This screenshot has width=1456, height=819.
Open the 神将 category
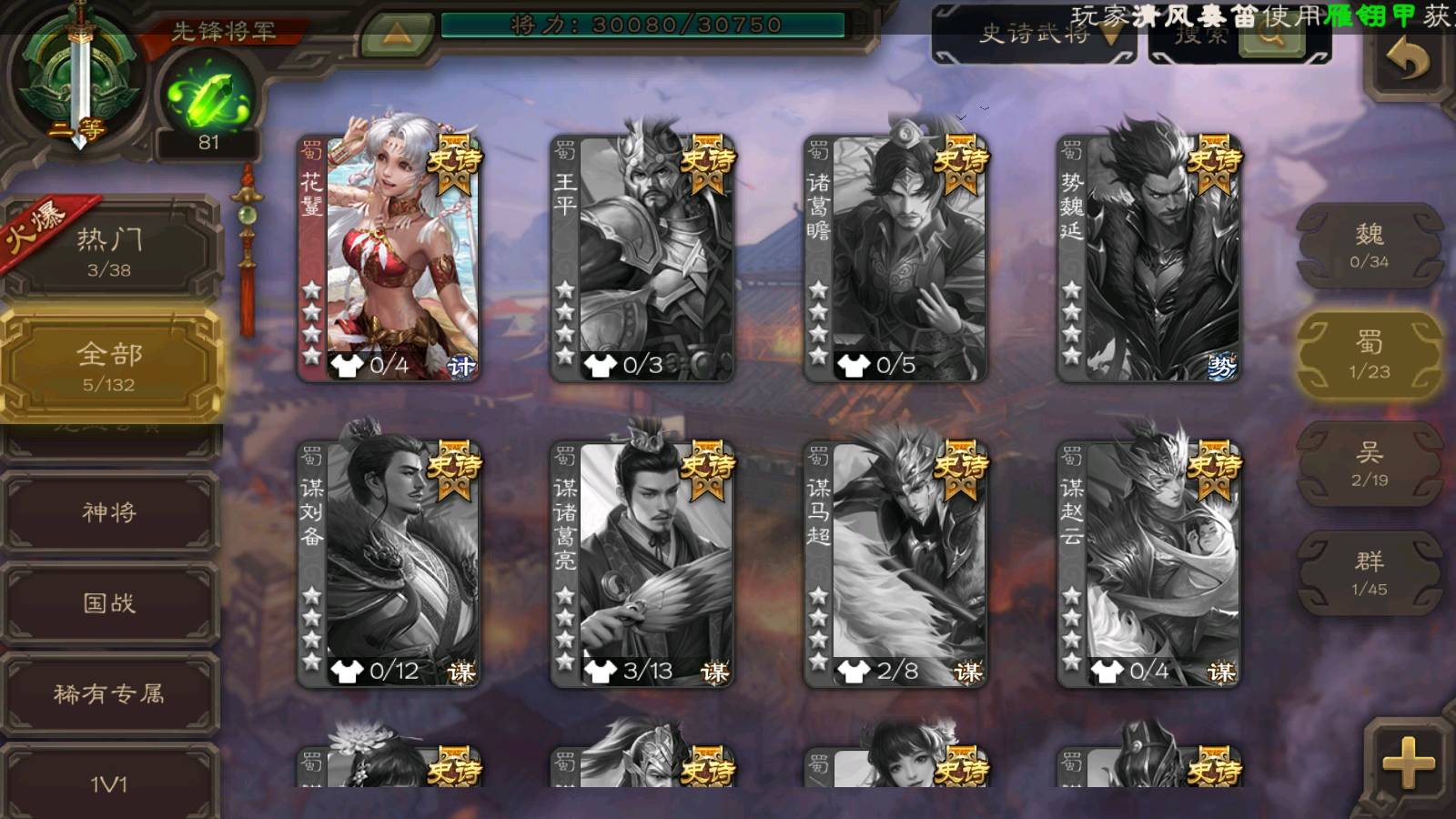pos(109,512)
